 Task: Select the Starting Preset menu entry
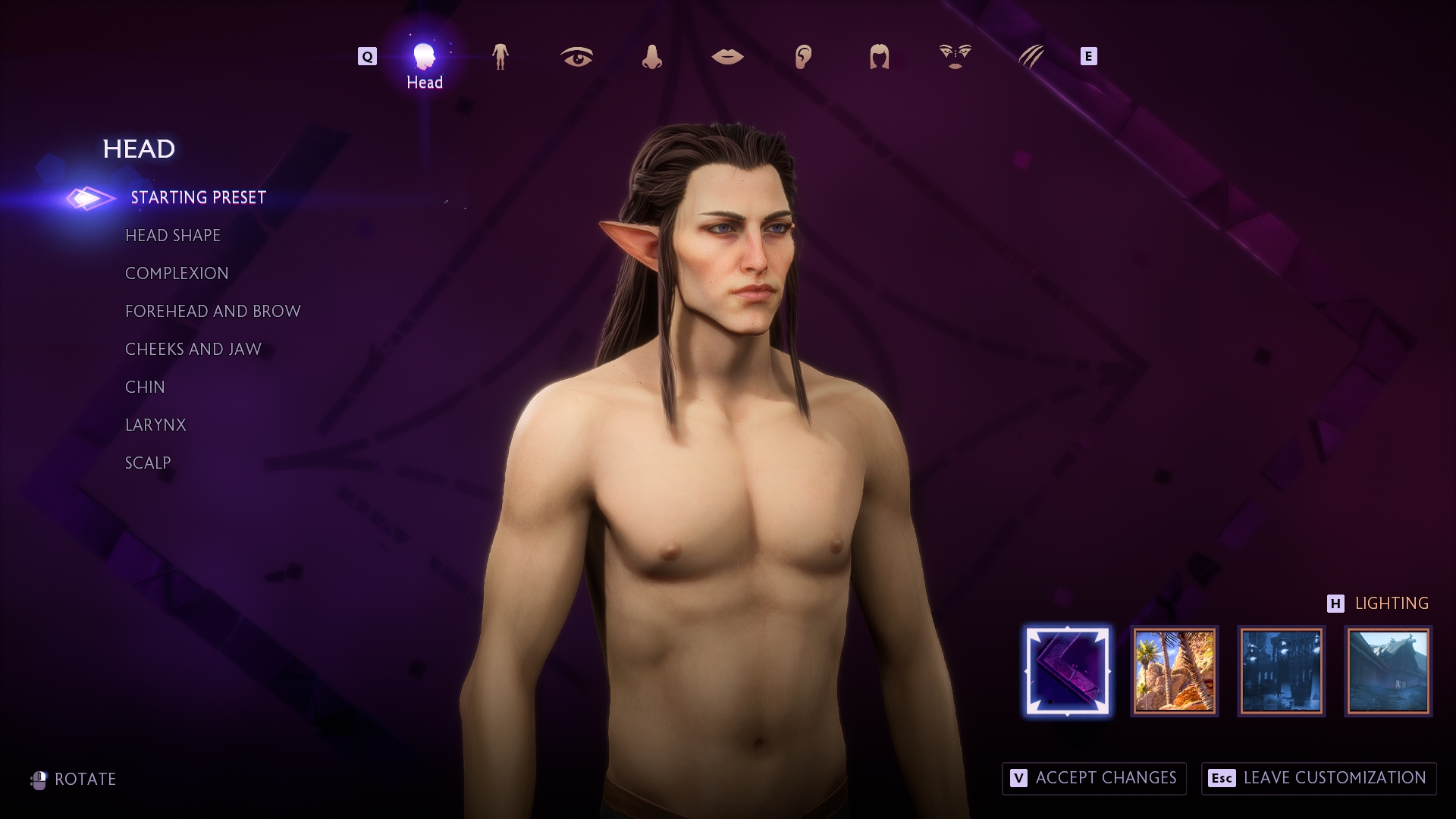pos(198,198)
